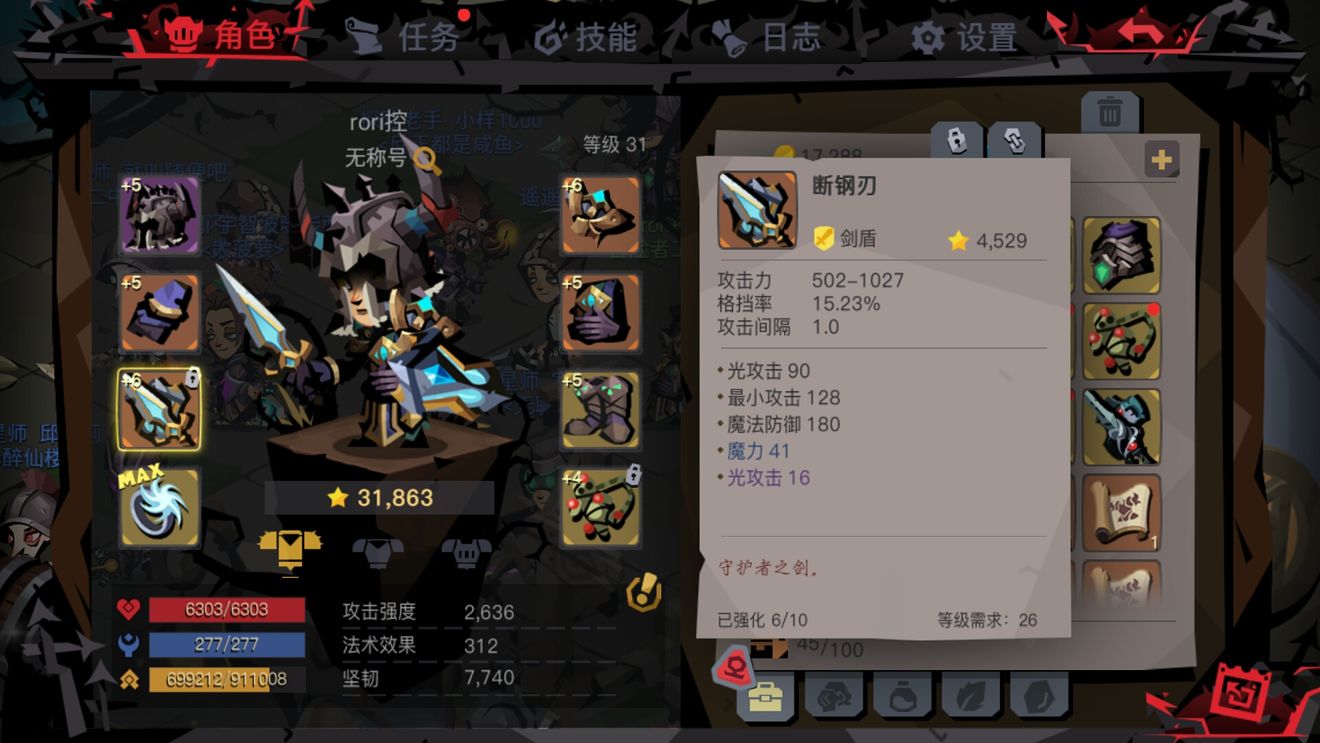The width and height of the screenshot is (1320, 743).
Task: Click the trash can icon above the inventory
Action: point(1110,110)
